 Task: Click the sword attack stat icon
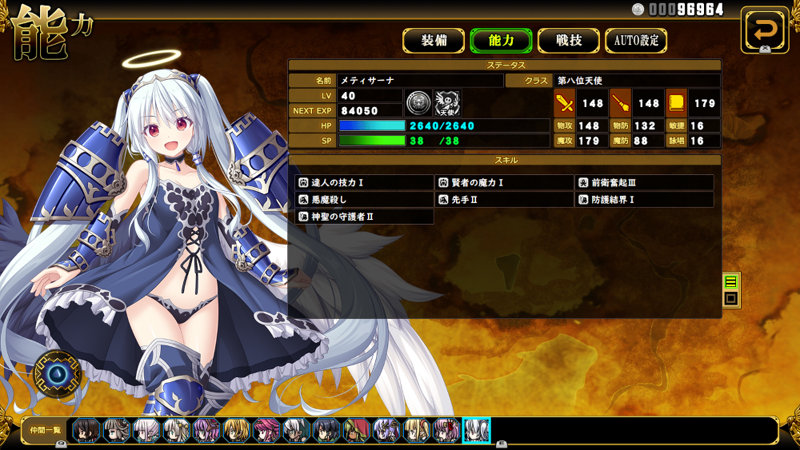coord(564,103)
